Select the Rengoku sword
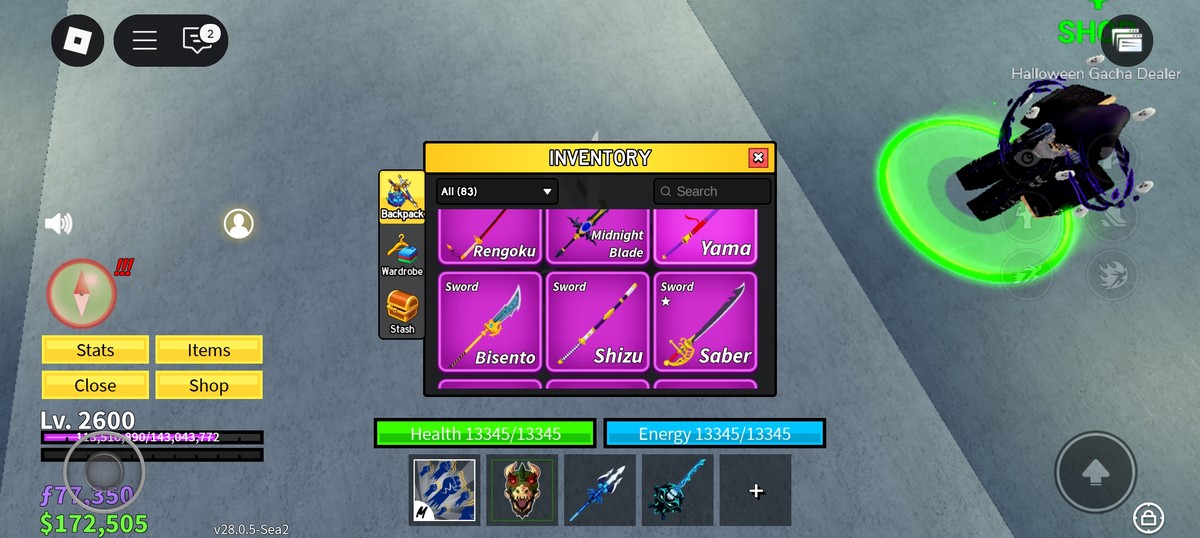1200x538 pixels. coord(490,237)
